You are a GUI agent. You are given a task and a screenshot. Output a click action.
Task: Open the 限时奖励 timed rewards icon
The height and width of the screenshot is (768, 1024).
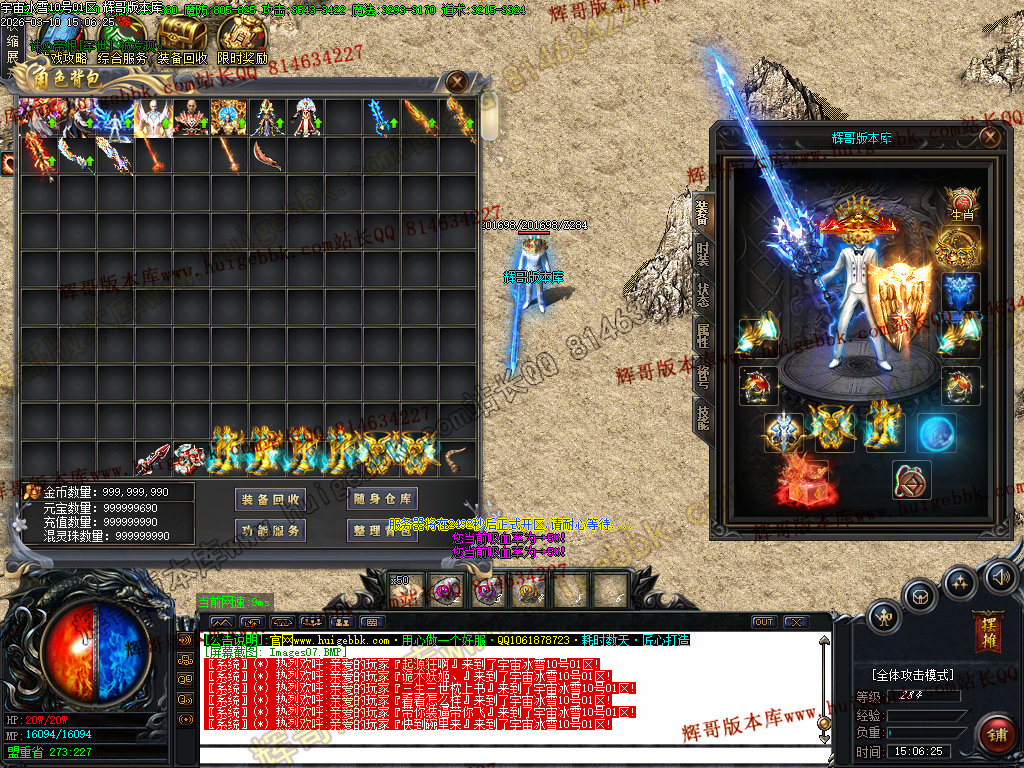(241, 40)
